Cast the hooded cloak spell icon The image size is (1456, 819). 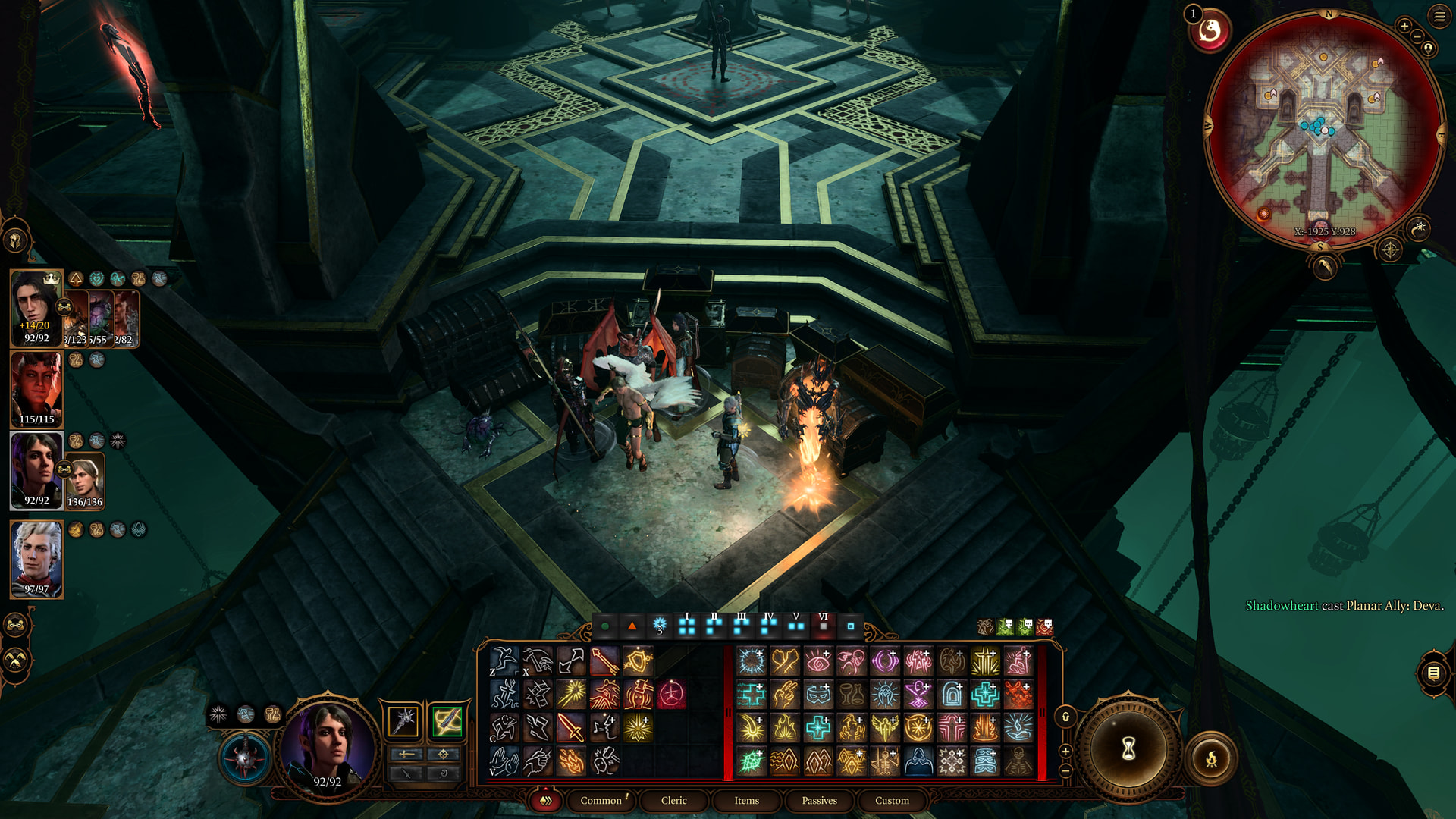pyautogui.click(x=918, y=761)
